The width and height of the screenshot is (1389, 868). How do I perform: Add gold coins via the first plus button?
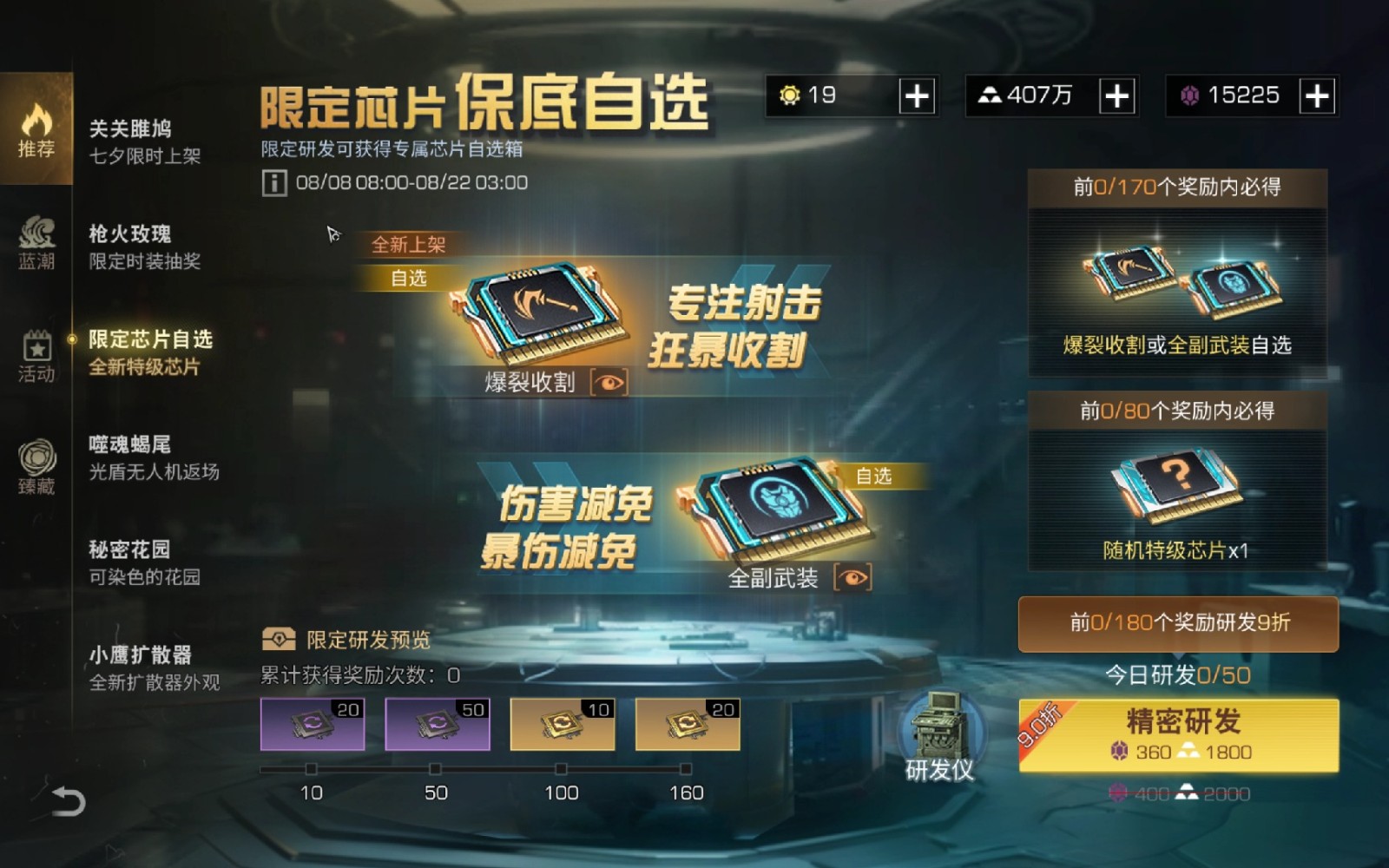point(918,95)
